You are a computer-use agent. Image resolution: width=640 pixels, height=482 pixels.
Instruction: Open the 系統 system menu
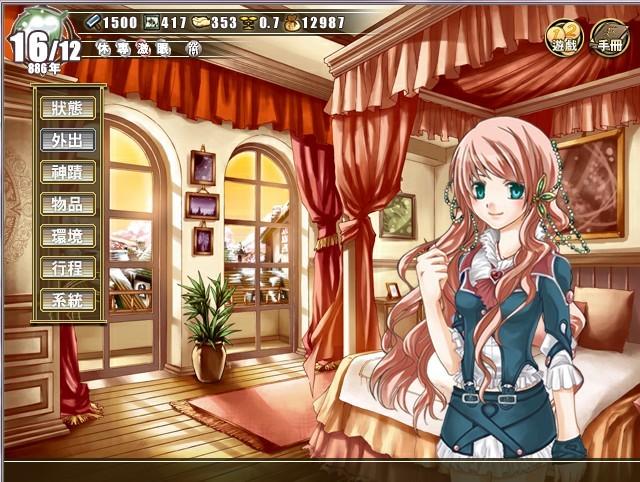coord(68,300)
